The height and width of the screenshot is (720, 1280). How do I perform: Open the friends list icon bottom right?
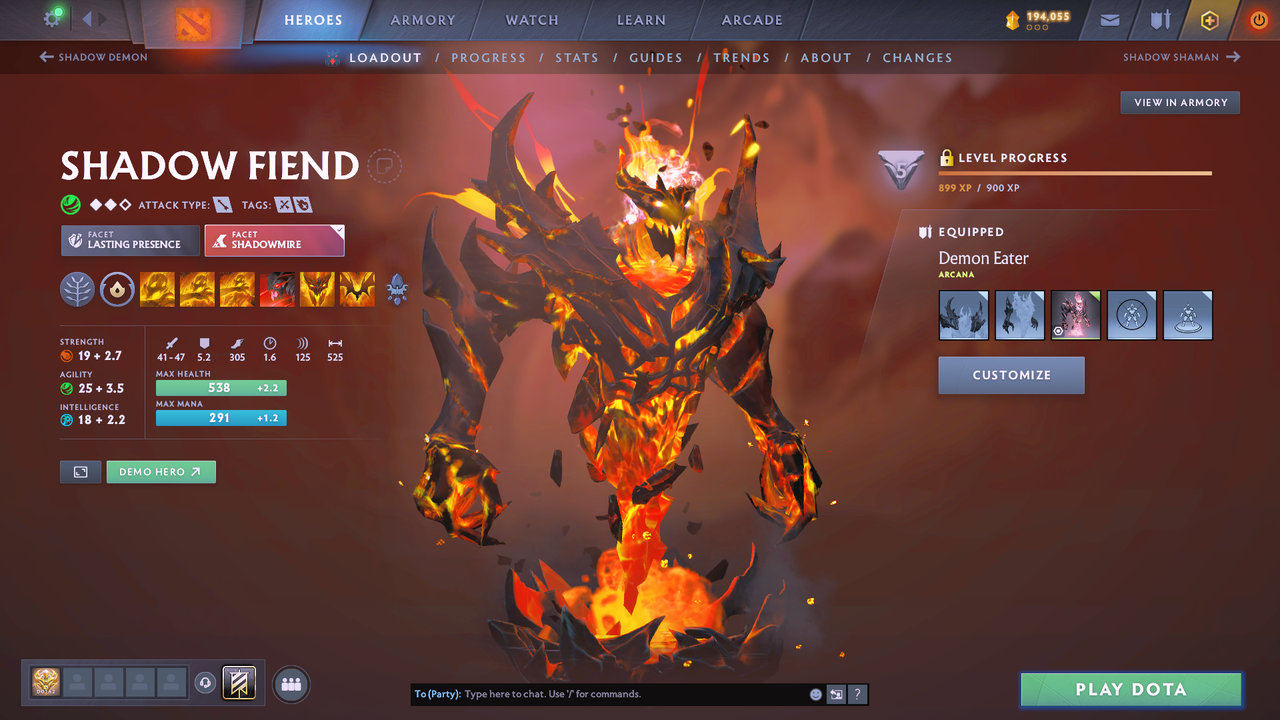pyautogui.click(x=289, y=683)
